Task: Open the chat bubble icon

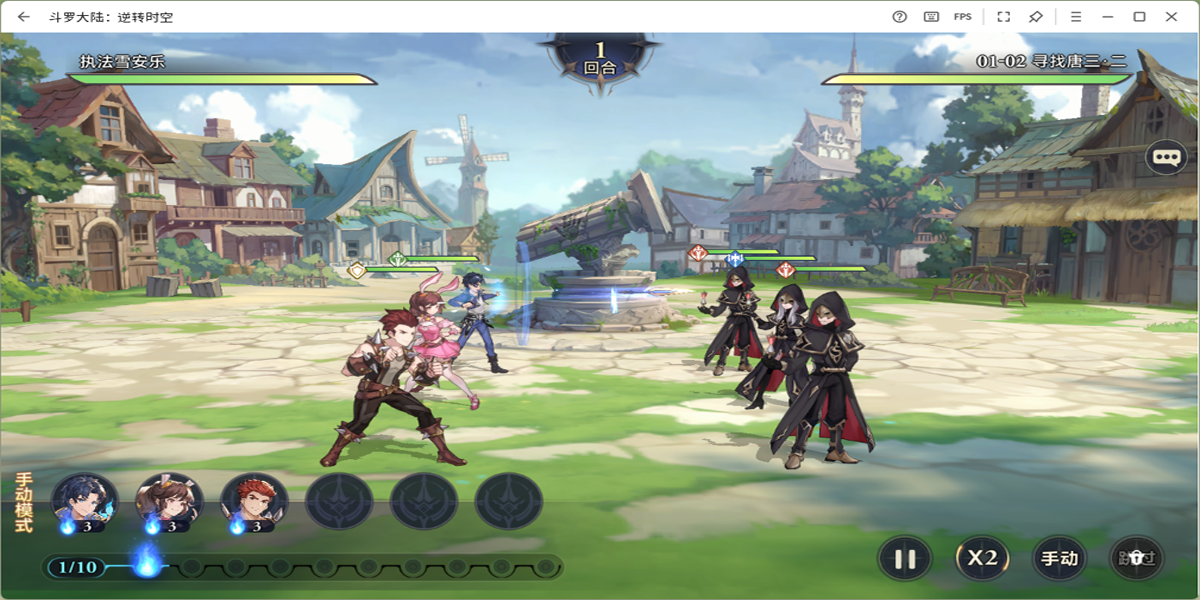Action: [x=1166, y=157]
